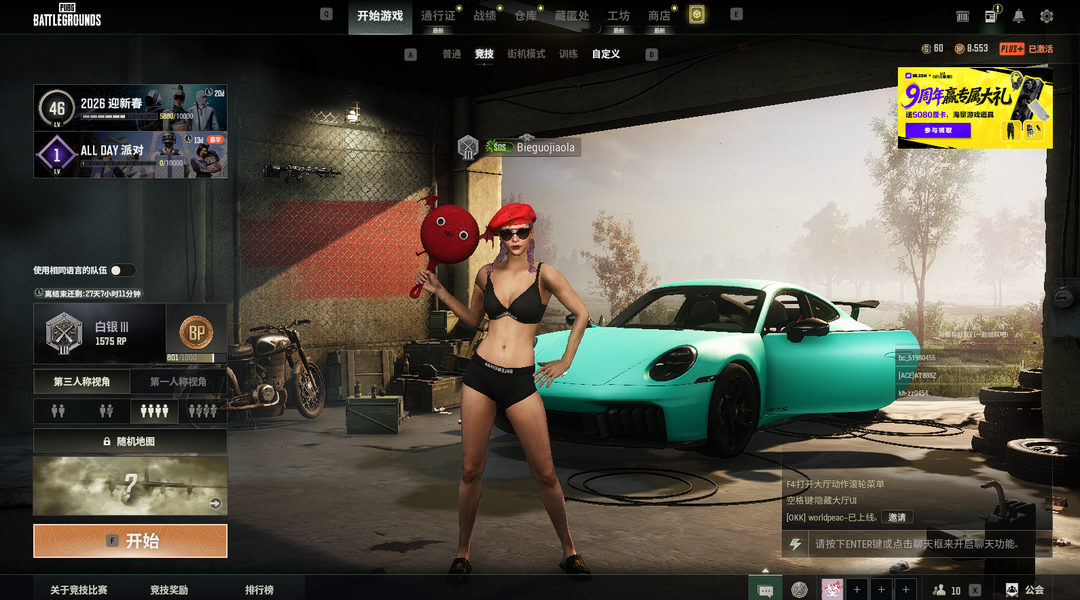Open the 通行证 pass tab

438,16
